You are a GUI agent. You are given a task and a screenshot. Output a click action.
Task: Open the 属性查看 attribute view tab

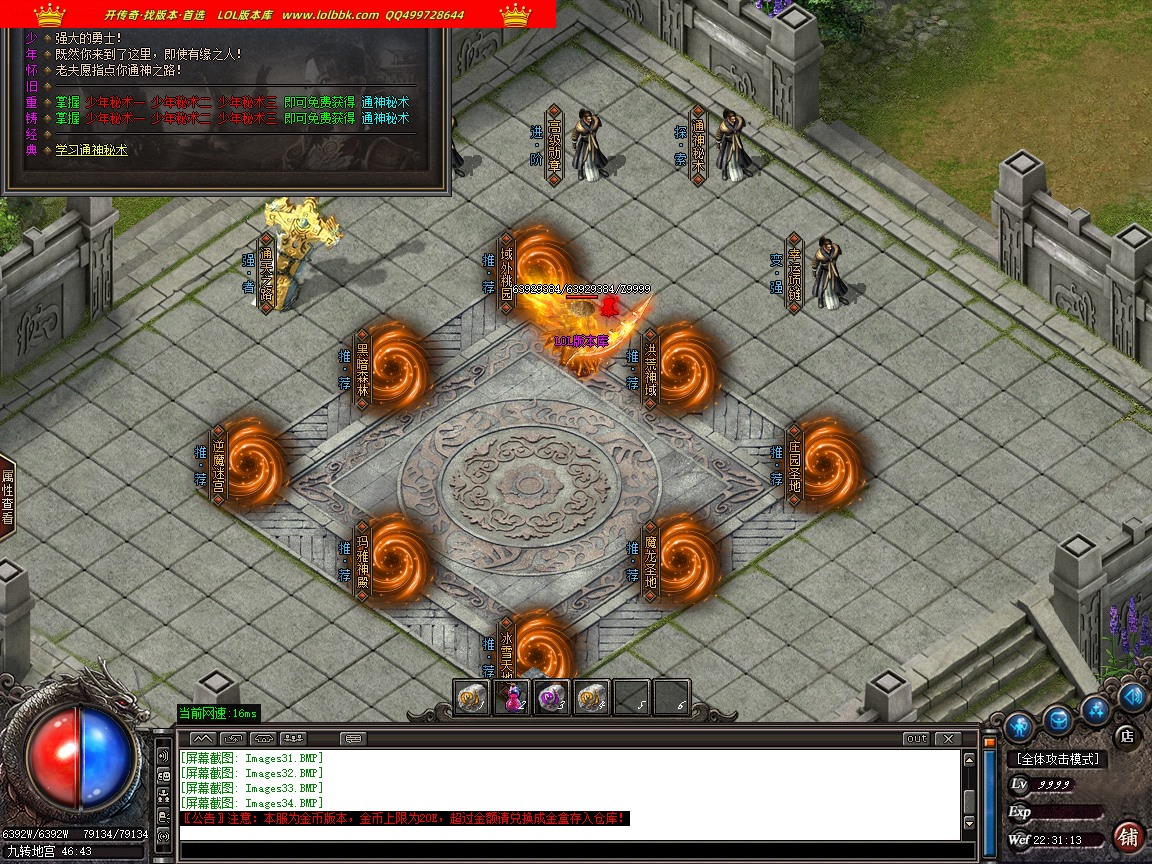[7, 497]
